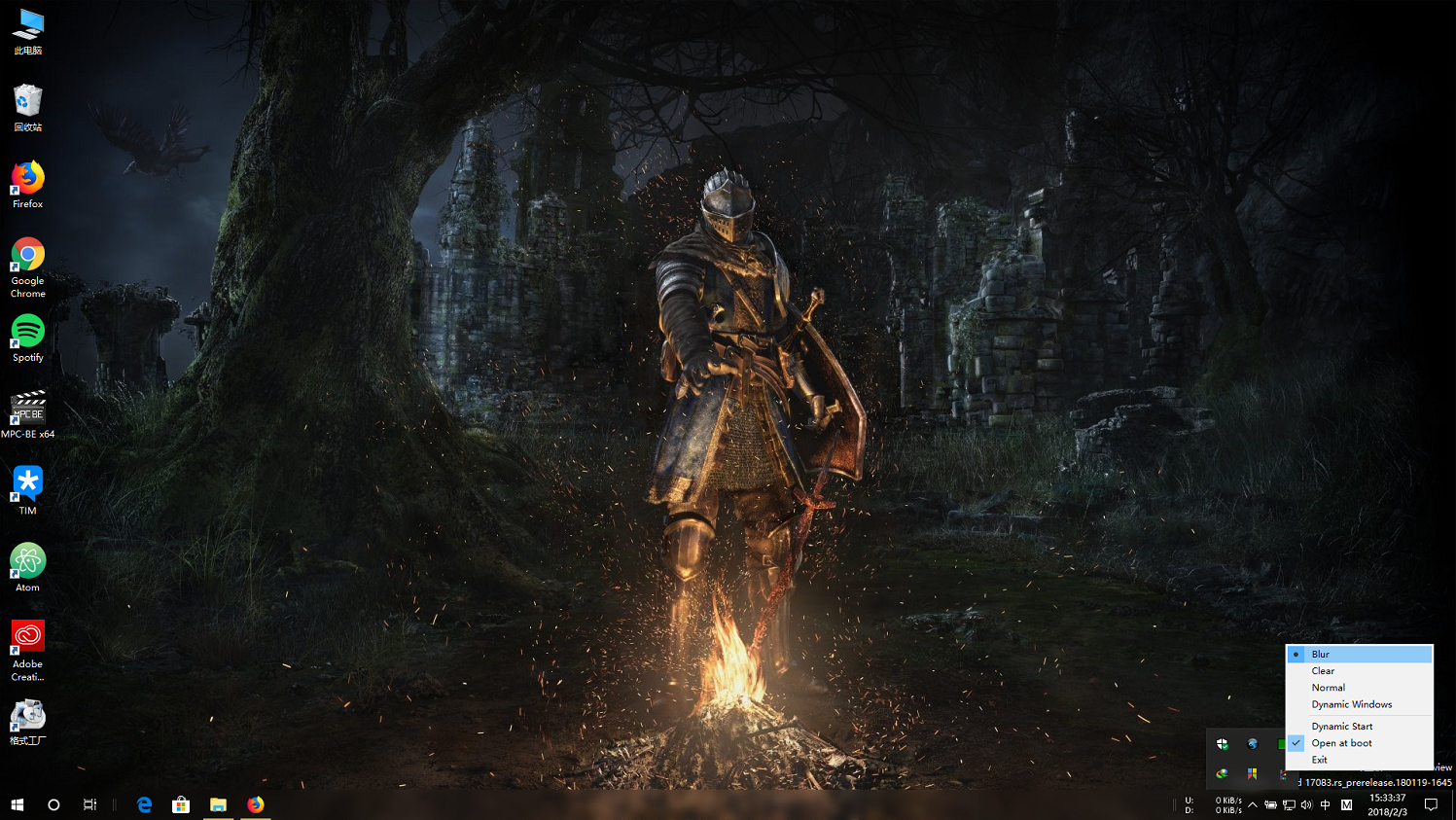1456x820 pixels.
Task: Open the Windows Start menu
Action: [x=17, y=804]
